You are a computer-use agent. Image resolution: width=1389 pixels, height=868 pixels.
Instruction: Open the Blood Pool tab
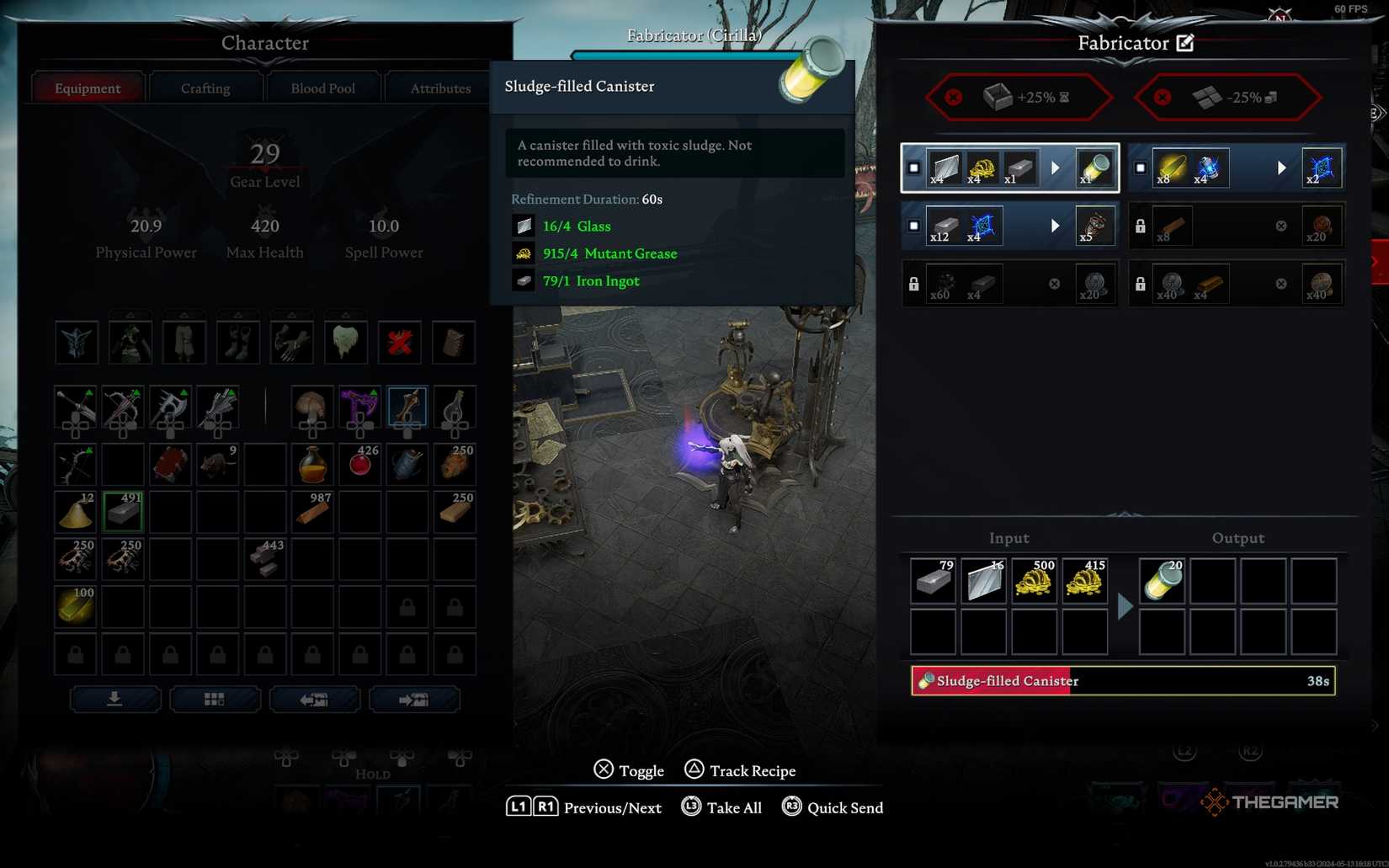(322, 87)
